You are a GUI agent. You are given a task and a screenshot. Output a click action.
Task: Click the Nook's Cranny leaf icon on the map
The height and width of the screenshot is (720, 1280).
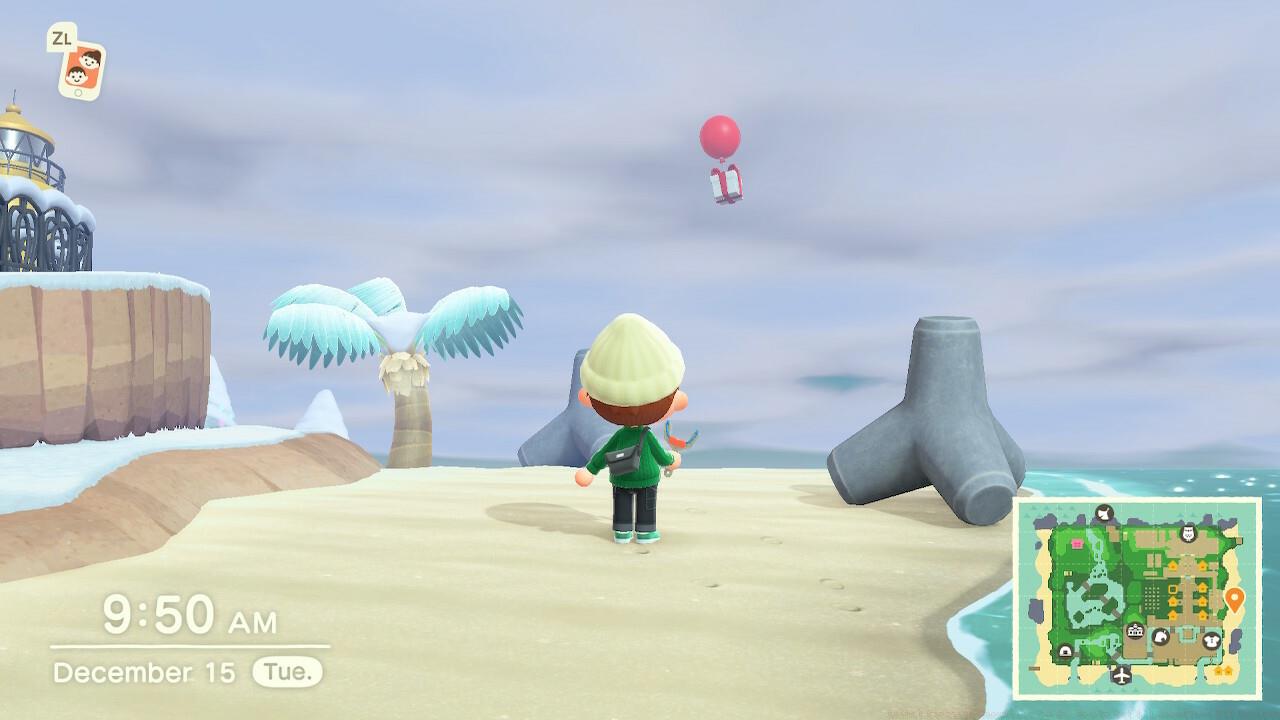(x=1160, y=637)
